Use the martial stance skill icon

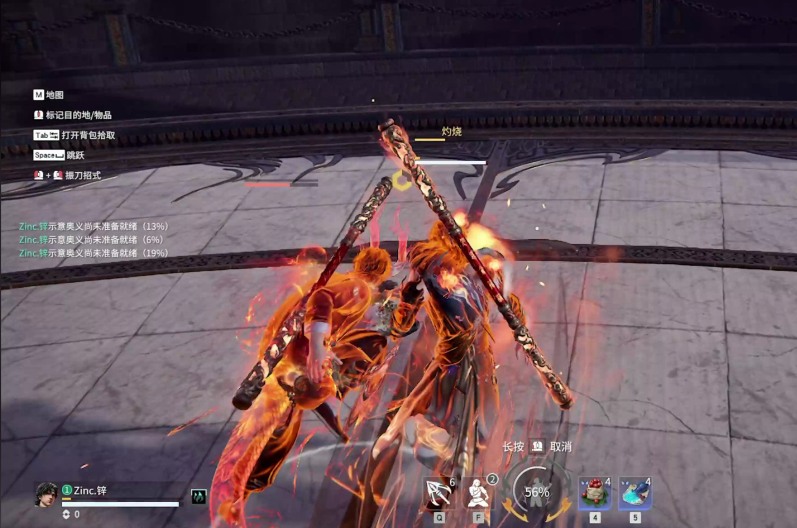point(479,493)
